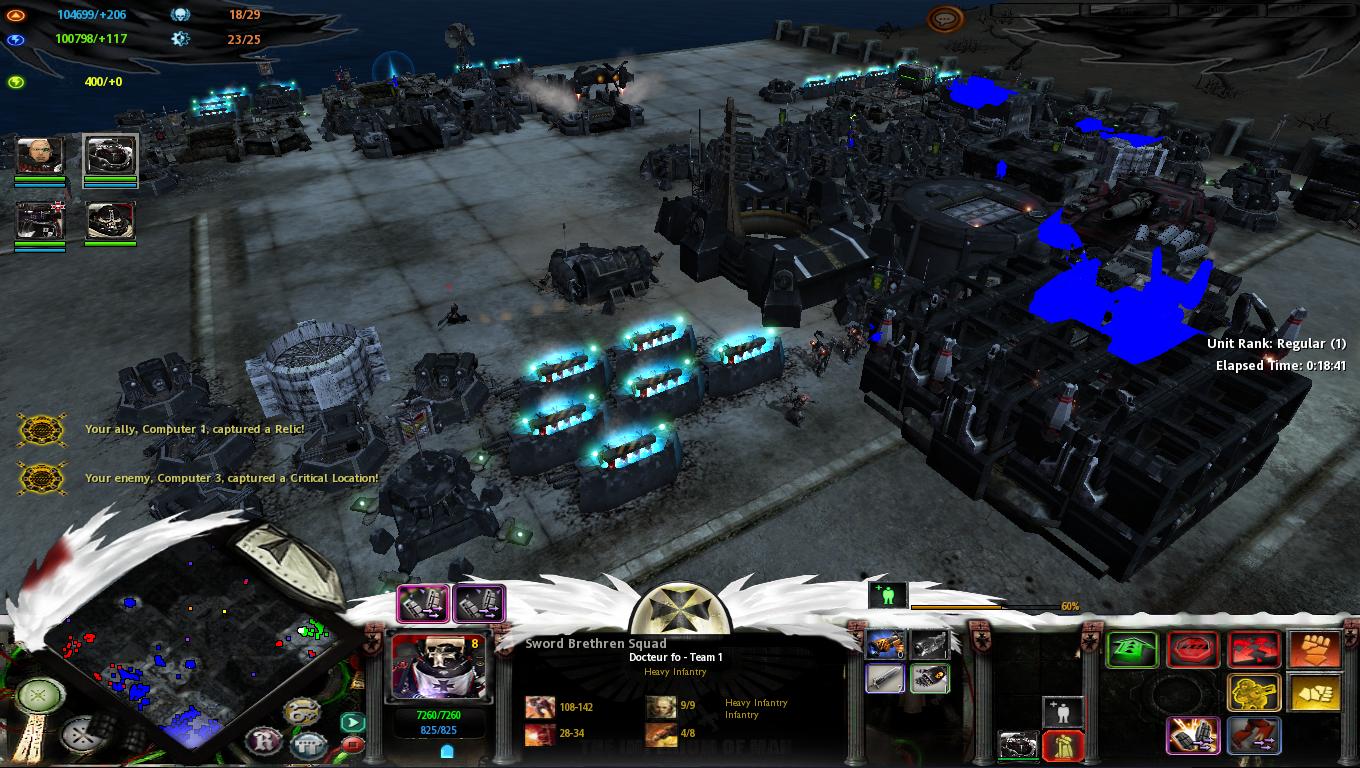Toggle the yellow soldier ranged stance
Viewport: 1360px width, 768px height.
click(1254, 692)
